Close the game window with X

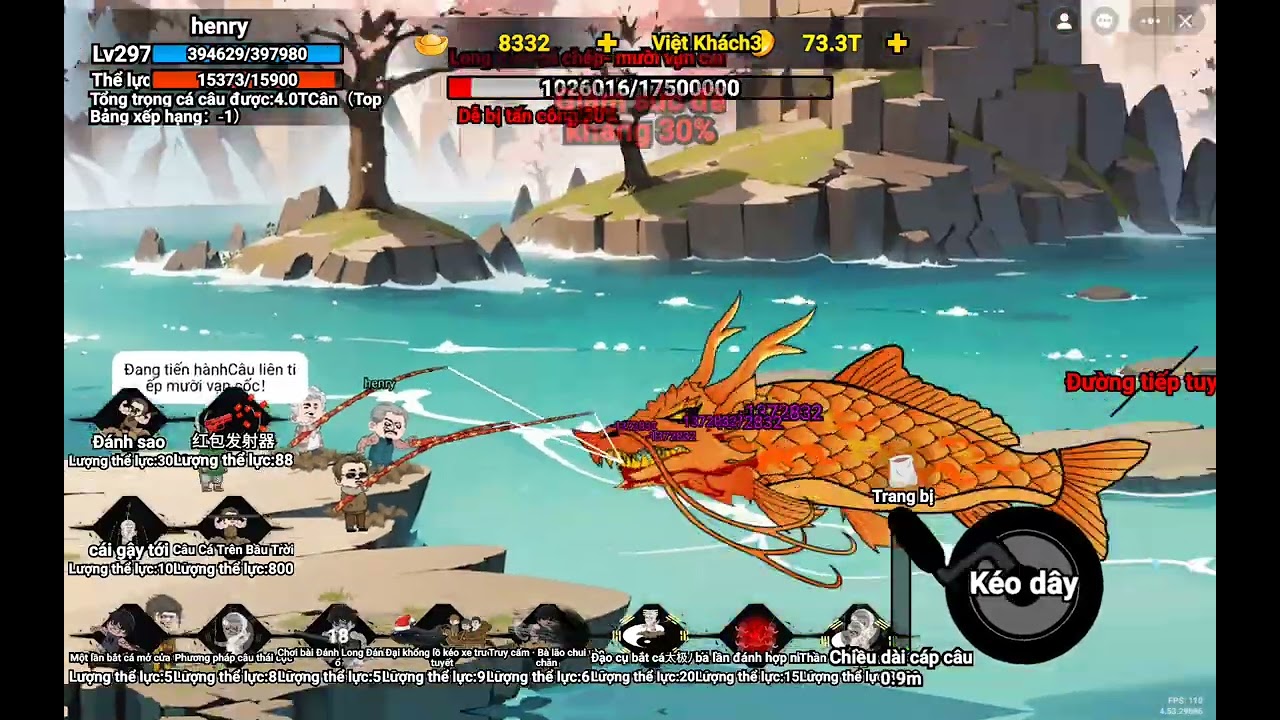(x=1185, y=21)
